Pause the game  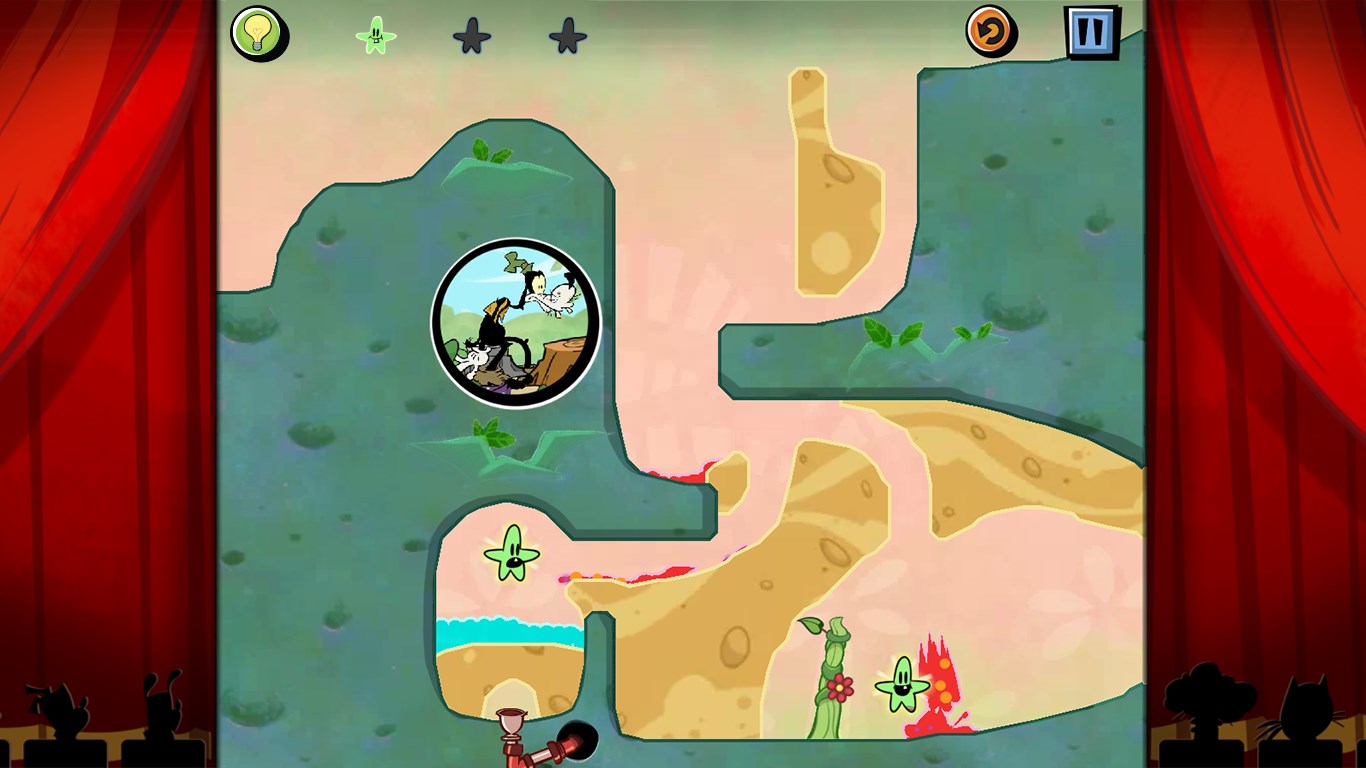(1090, 32)
